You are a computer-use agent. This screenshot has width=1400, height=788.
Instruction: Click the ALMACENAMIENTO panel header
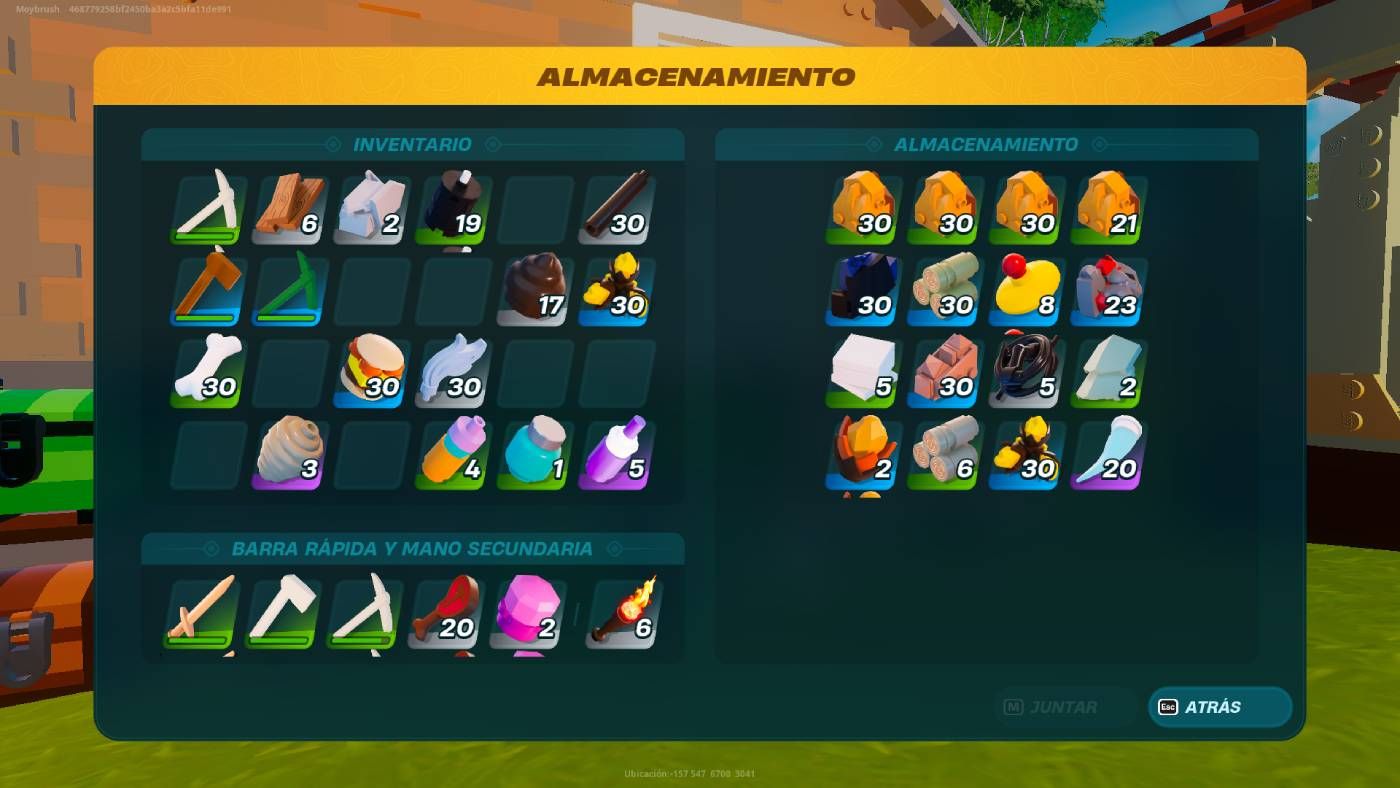pyautogui.click(x=985, y=144)
